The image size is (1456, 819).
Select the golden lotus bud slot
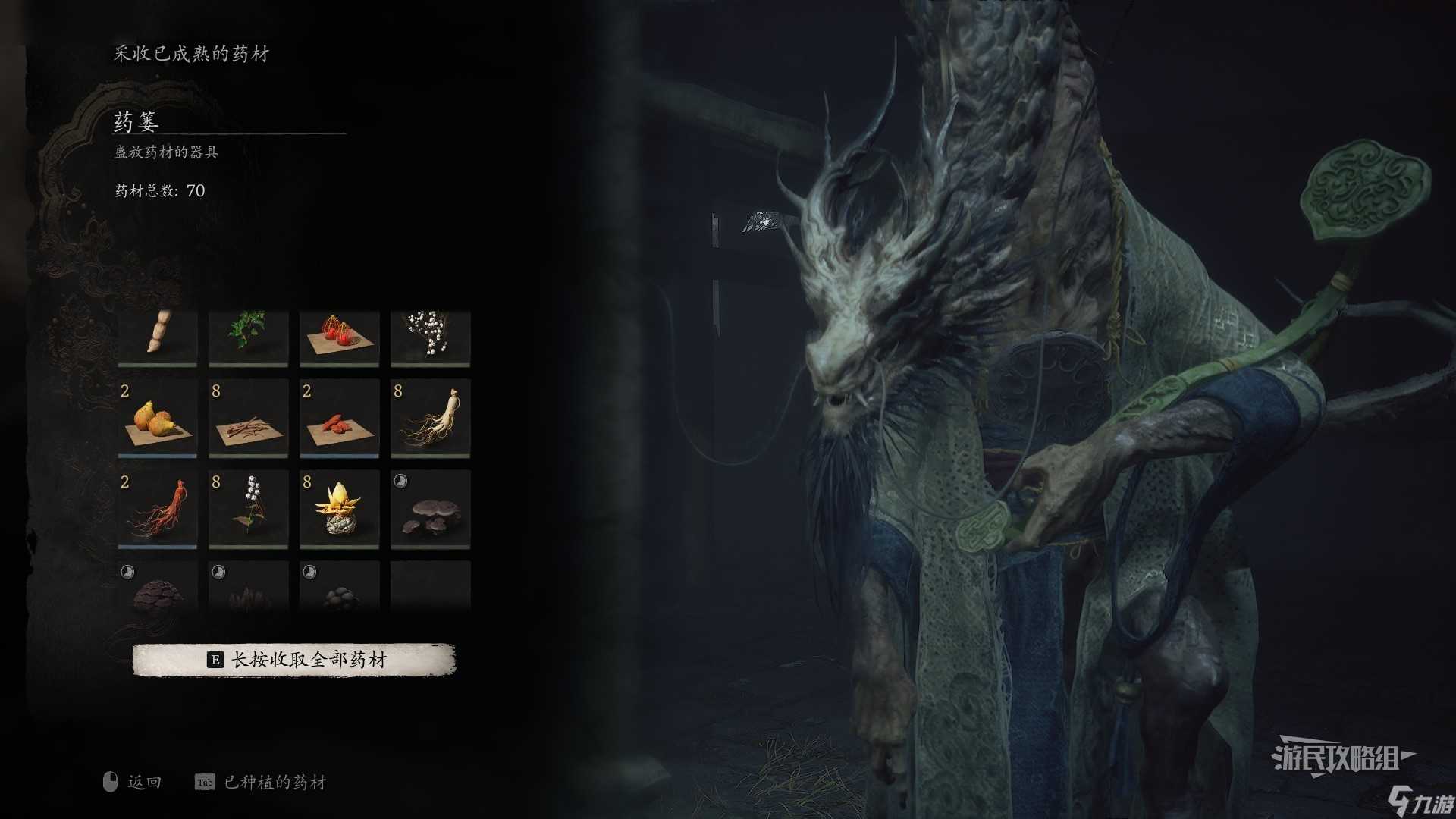340,509
